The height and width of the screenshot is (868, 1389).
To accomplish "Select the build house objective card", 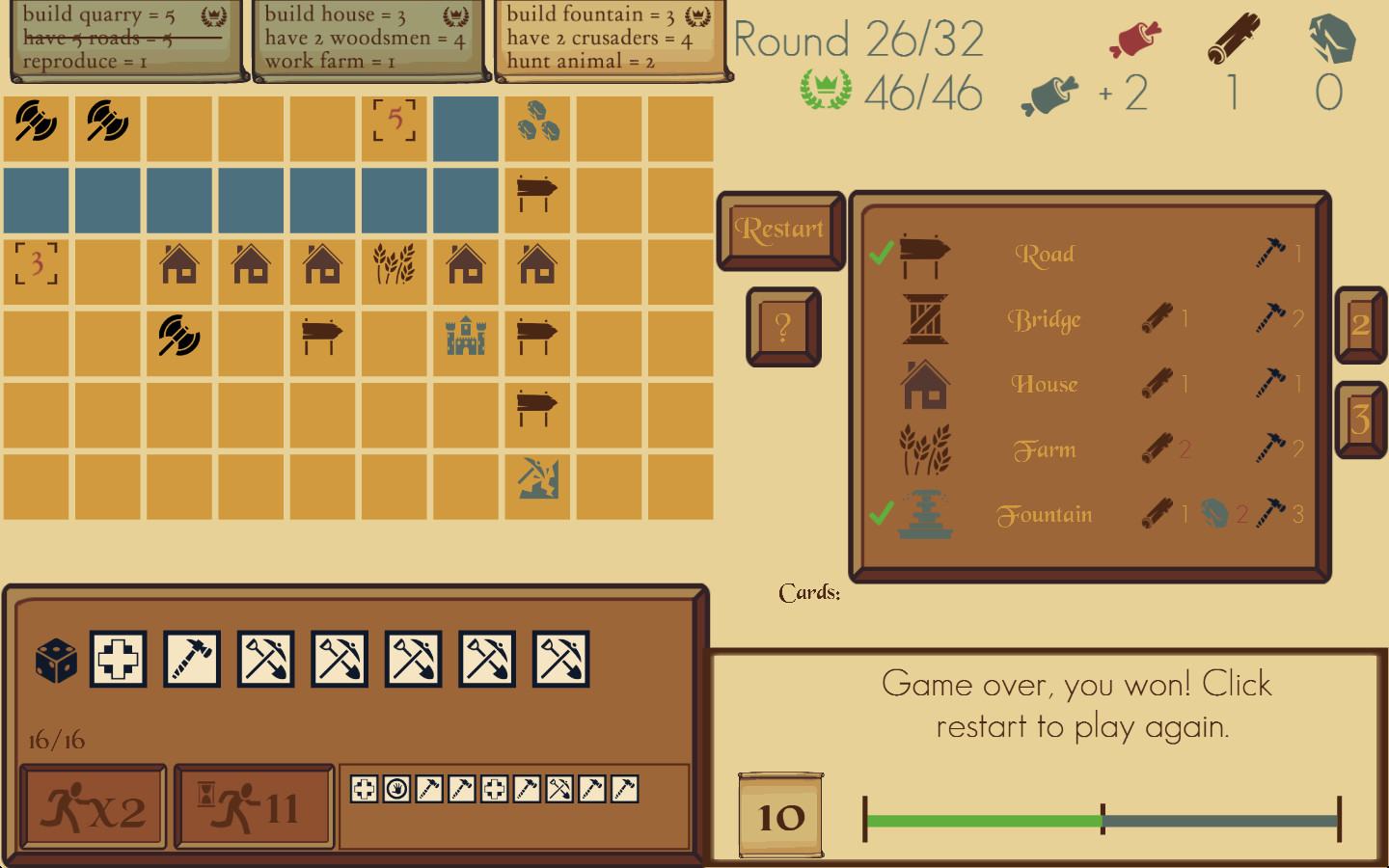I will (x=366, y=39).
